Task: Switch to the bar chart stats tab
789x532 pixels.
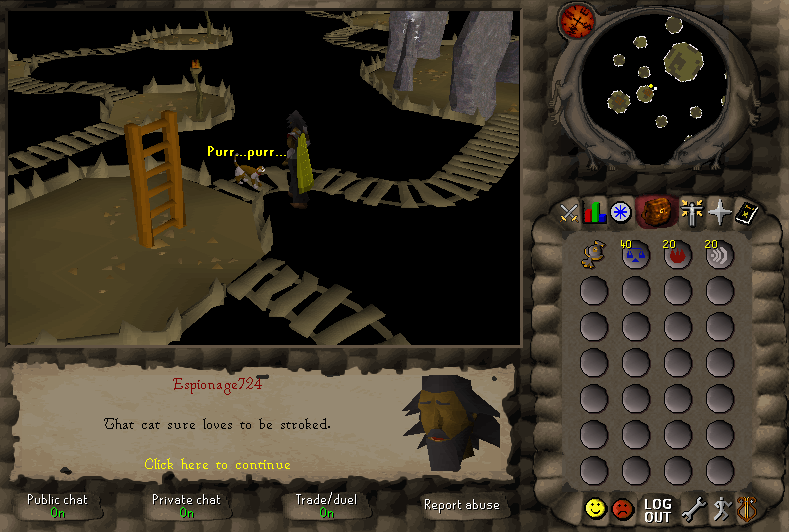Action: click(x=596, y=212)
